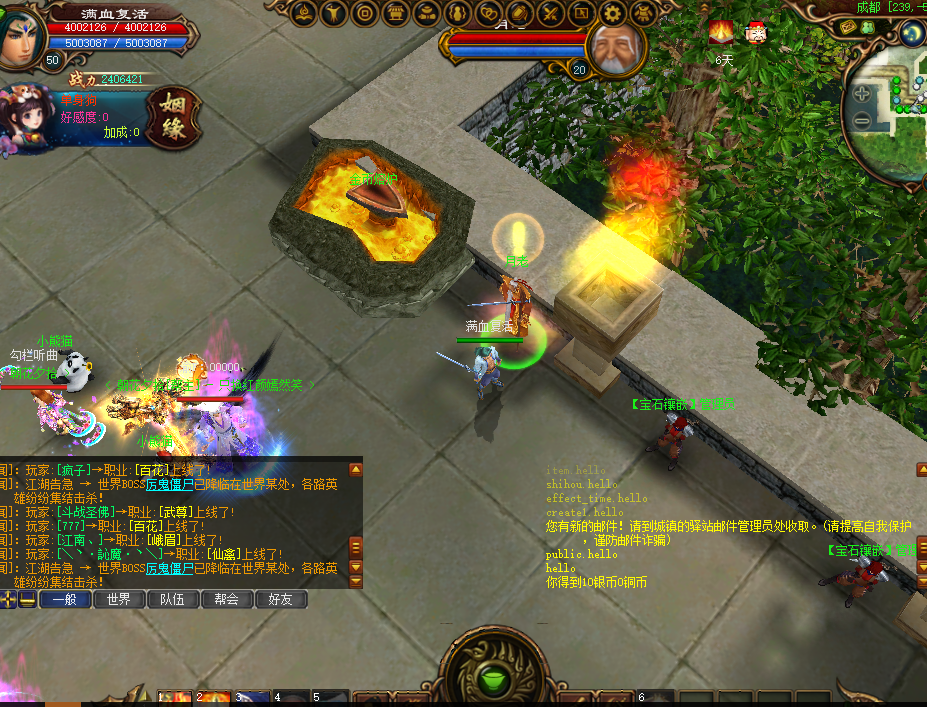Open the gear settings icon
Screen dimensions: 927x707
click(613, 13)
